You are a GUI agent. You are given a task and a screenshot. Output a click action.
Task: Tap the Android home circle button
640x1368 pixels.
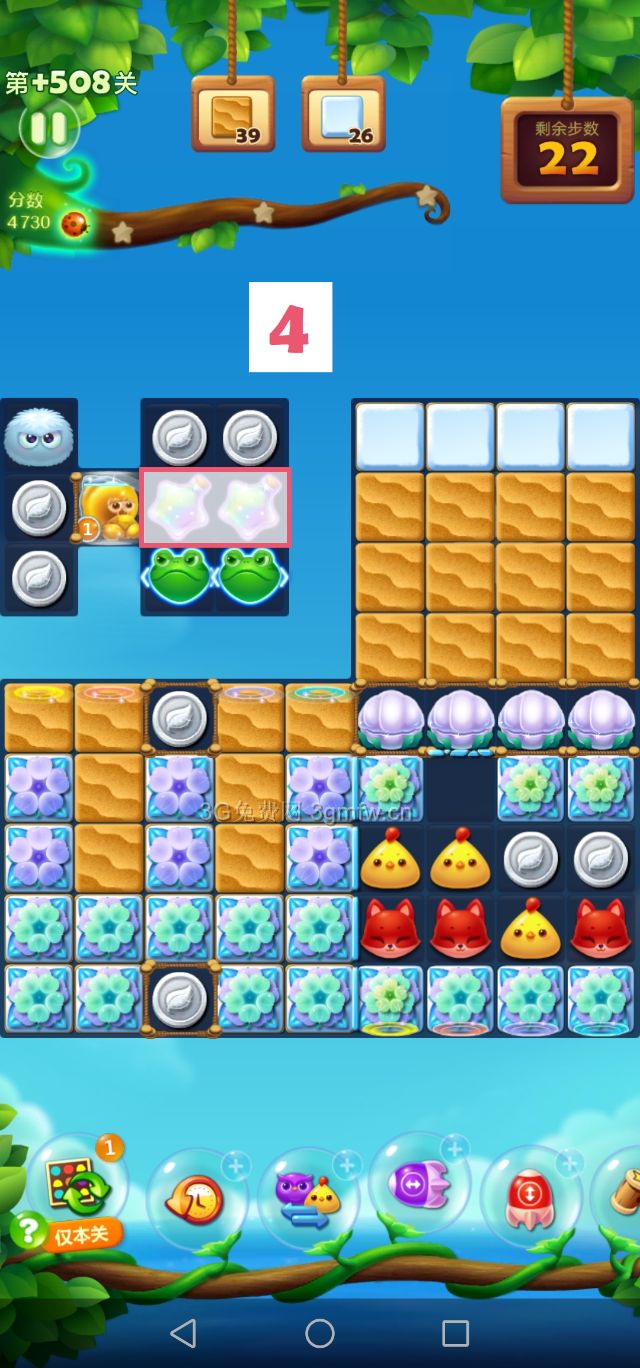(320, 1332)
